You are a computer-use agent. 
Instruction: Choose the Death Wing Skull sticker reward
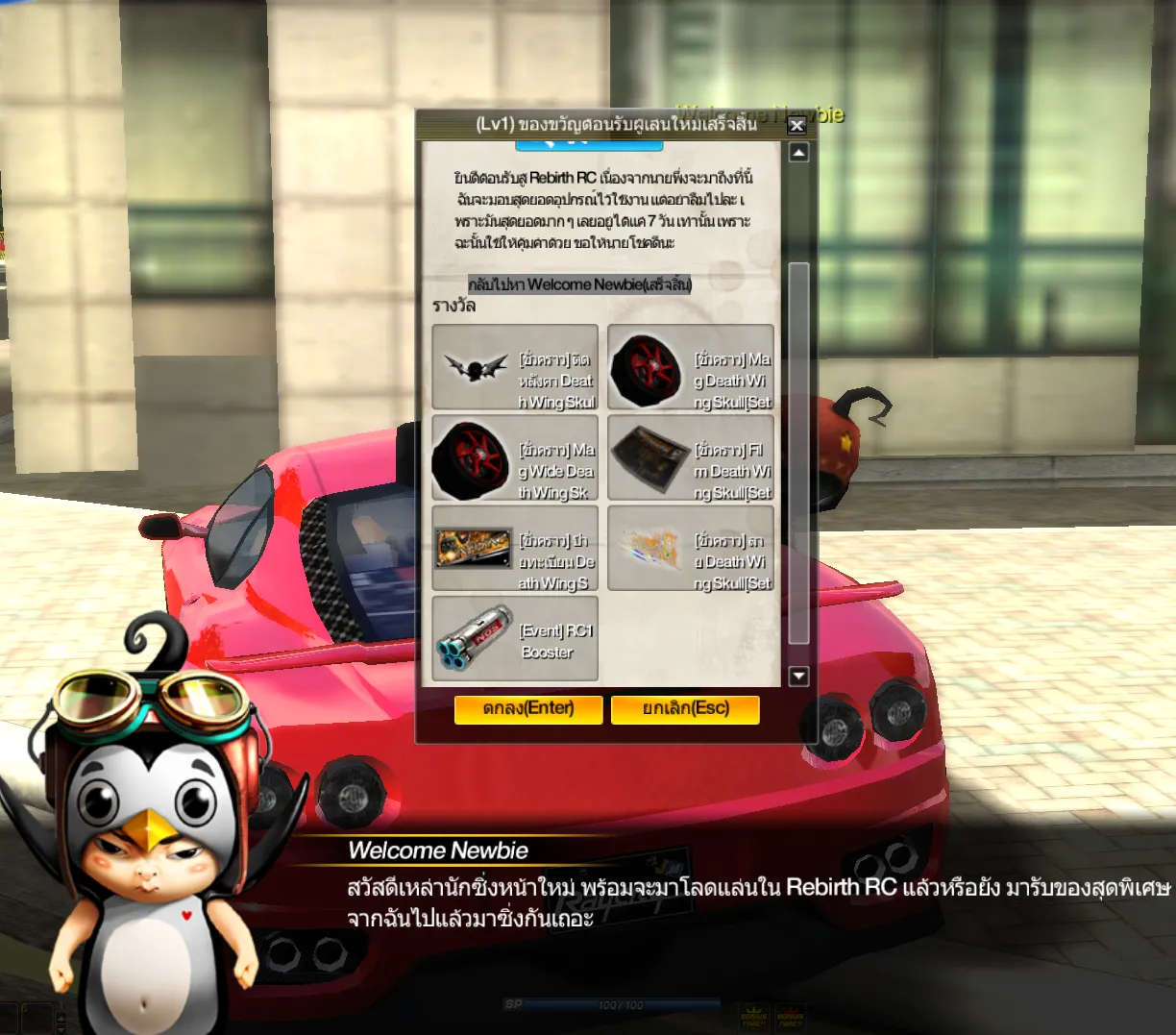tap(691, 549)
